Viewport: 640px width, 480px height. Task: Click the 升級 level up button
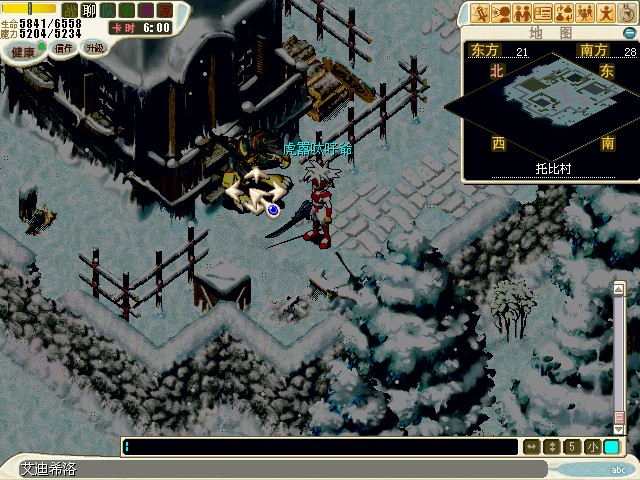(x=94, y=48)
